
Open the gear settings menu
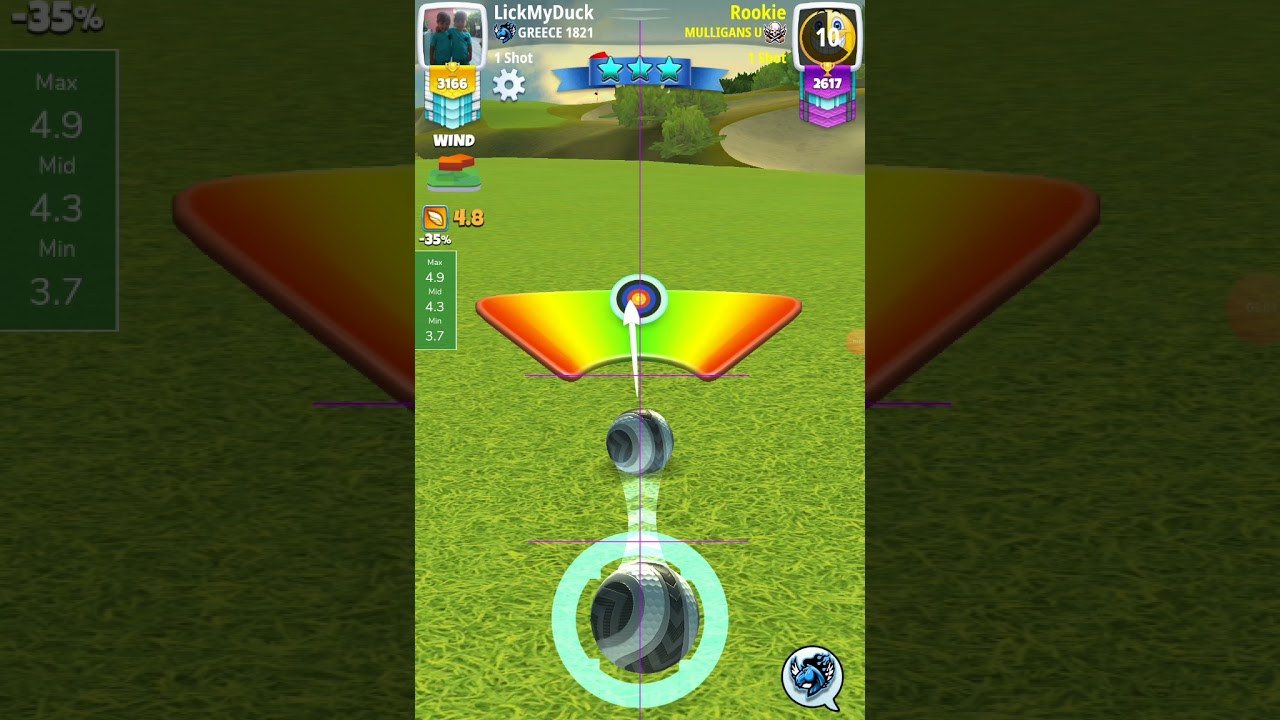point(509,85)
